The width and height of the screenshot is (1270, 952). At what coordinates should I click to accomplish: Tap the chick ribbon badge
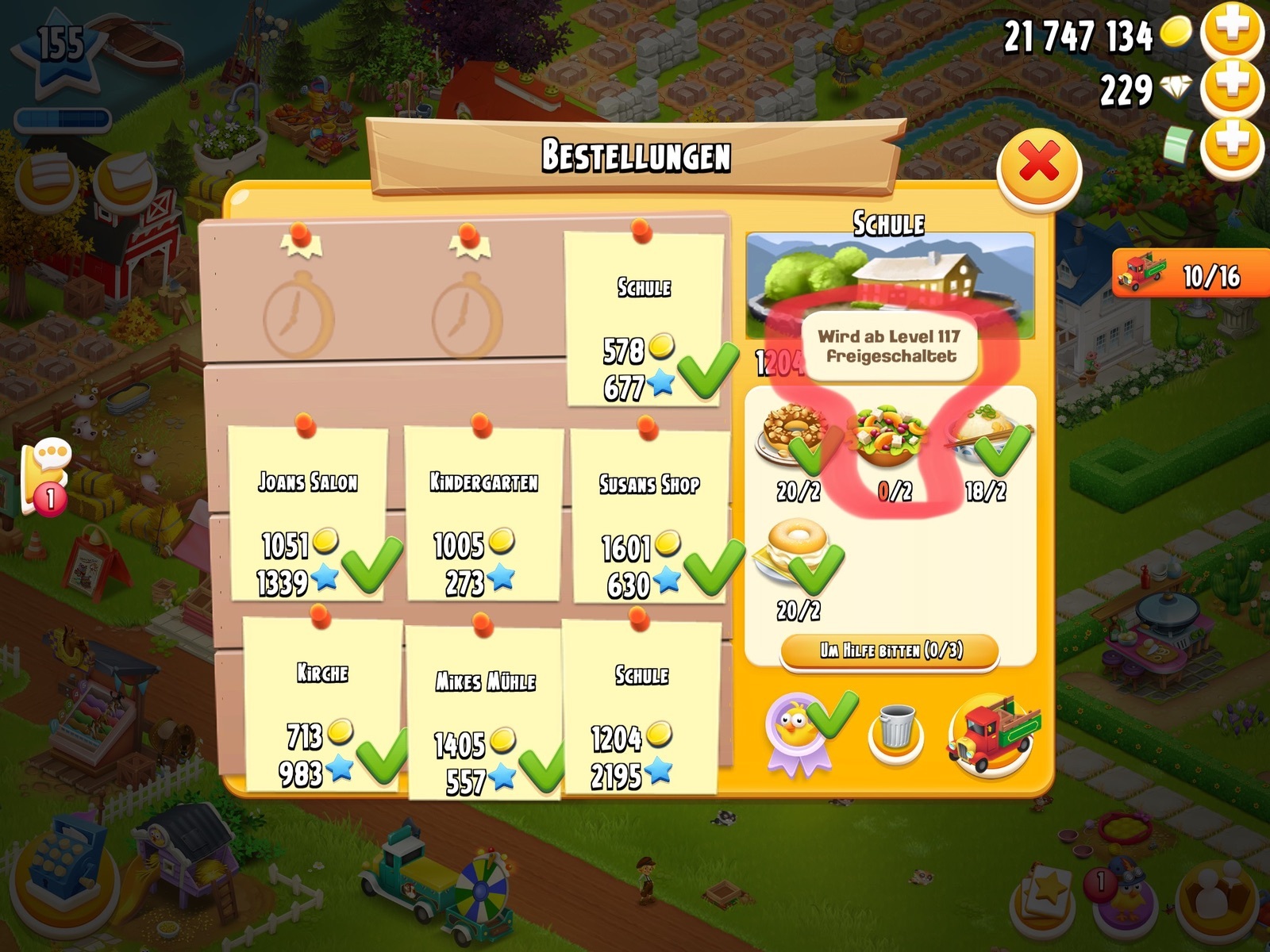(x=797, y=731)
